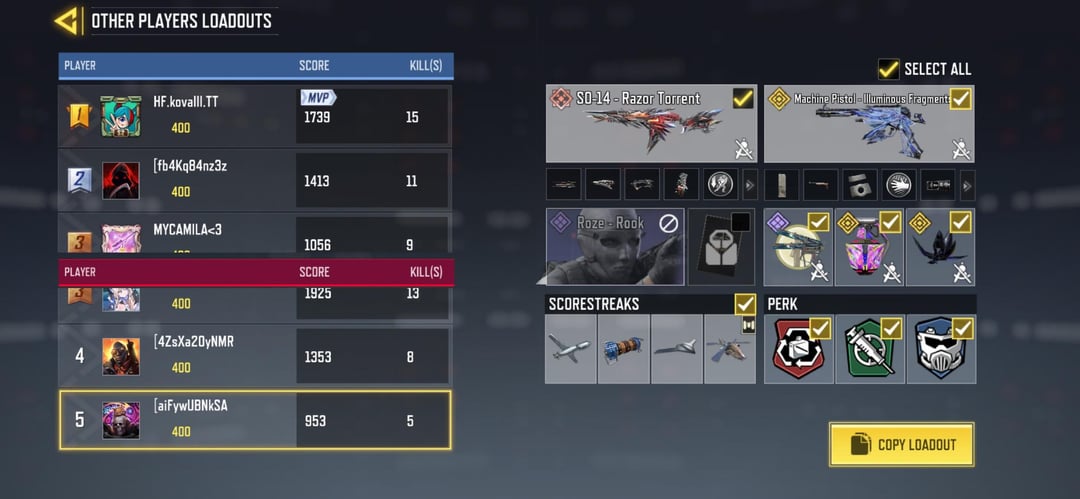
Task: Select player [fb4Kq84nz3z row
Action: (255, 180)
